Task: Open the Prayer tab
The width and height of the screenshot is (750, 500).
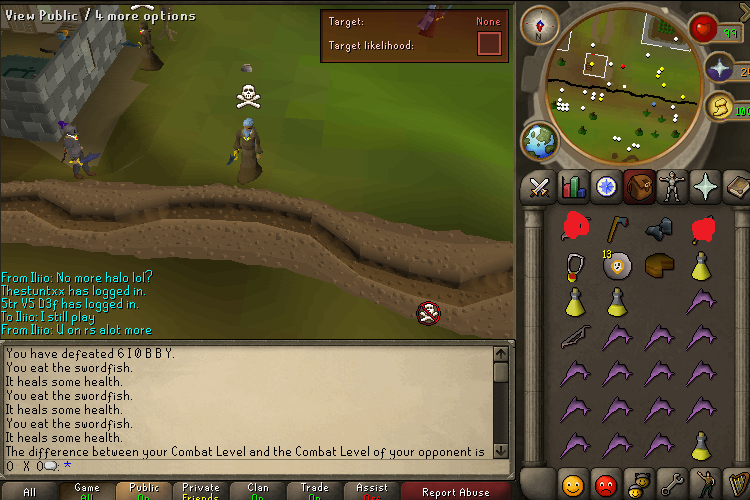Action: point(704,187)
